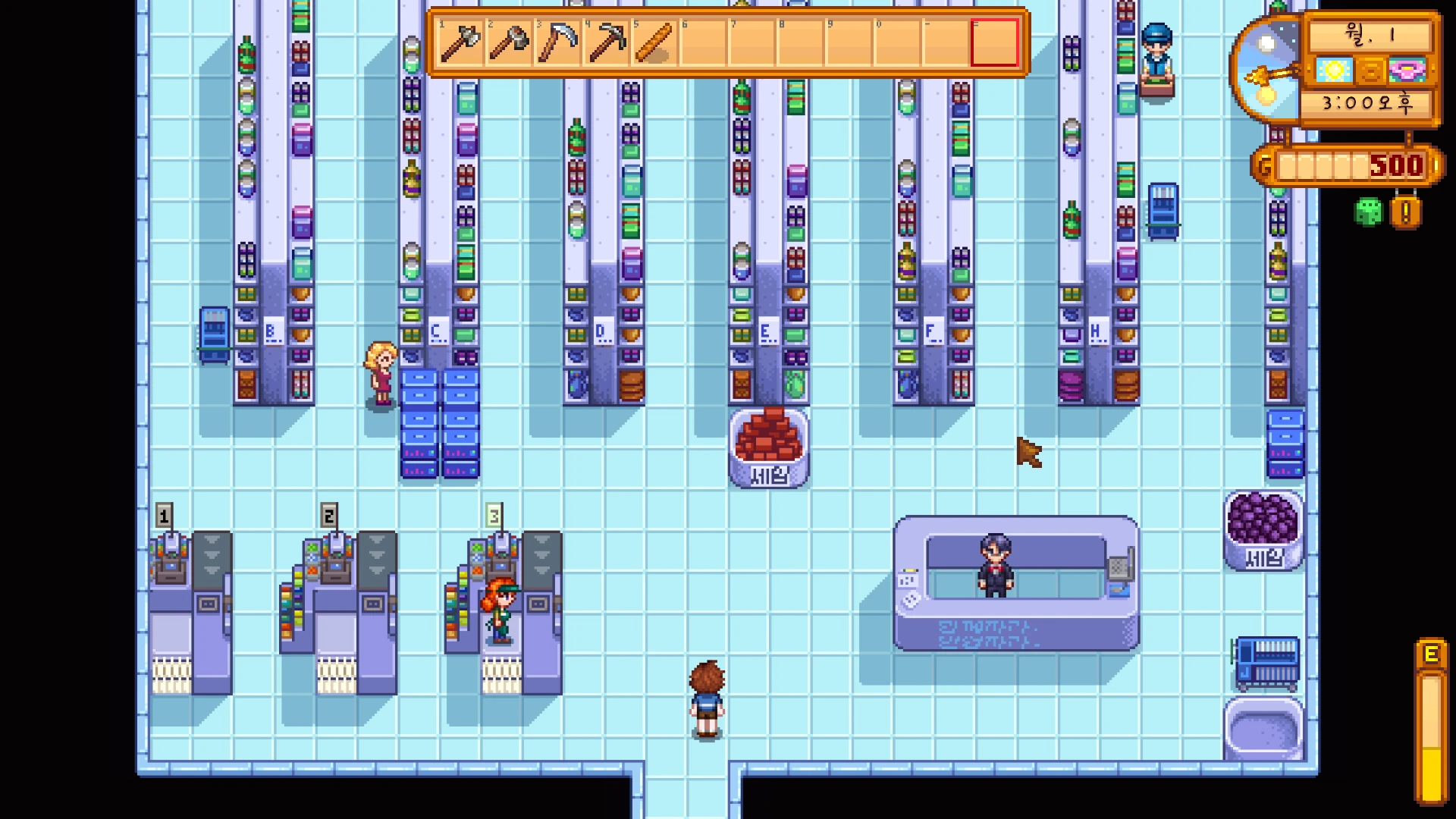The height and width of the screenshot is (819, 1456).
Task: Select the pickaxe hotbar slot
Action: point(606,43)
